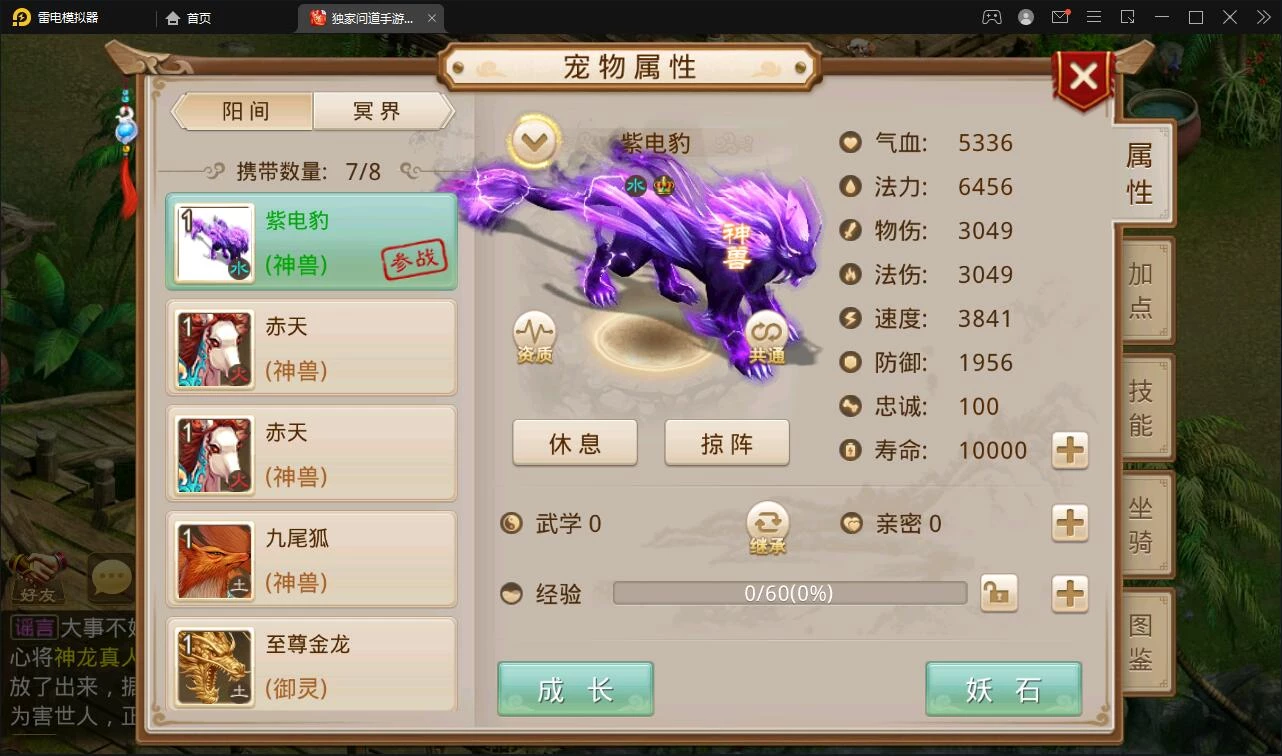Click the plus icon next to 经验

[x=1069, y=593]
